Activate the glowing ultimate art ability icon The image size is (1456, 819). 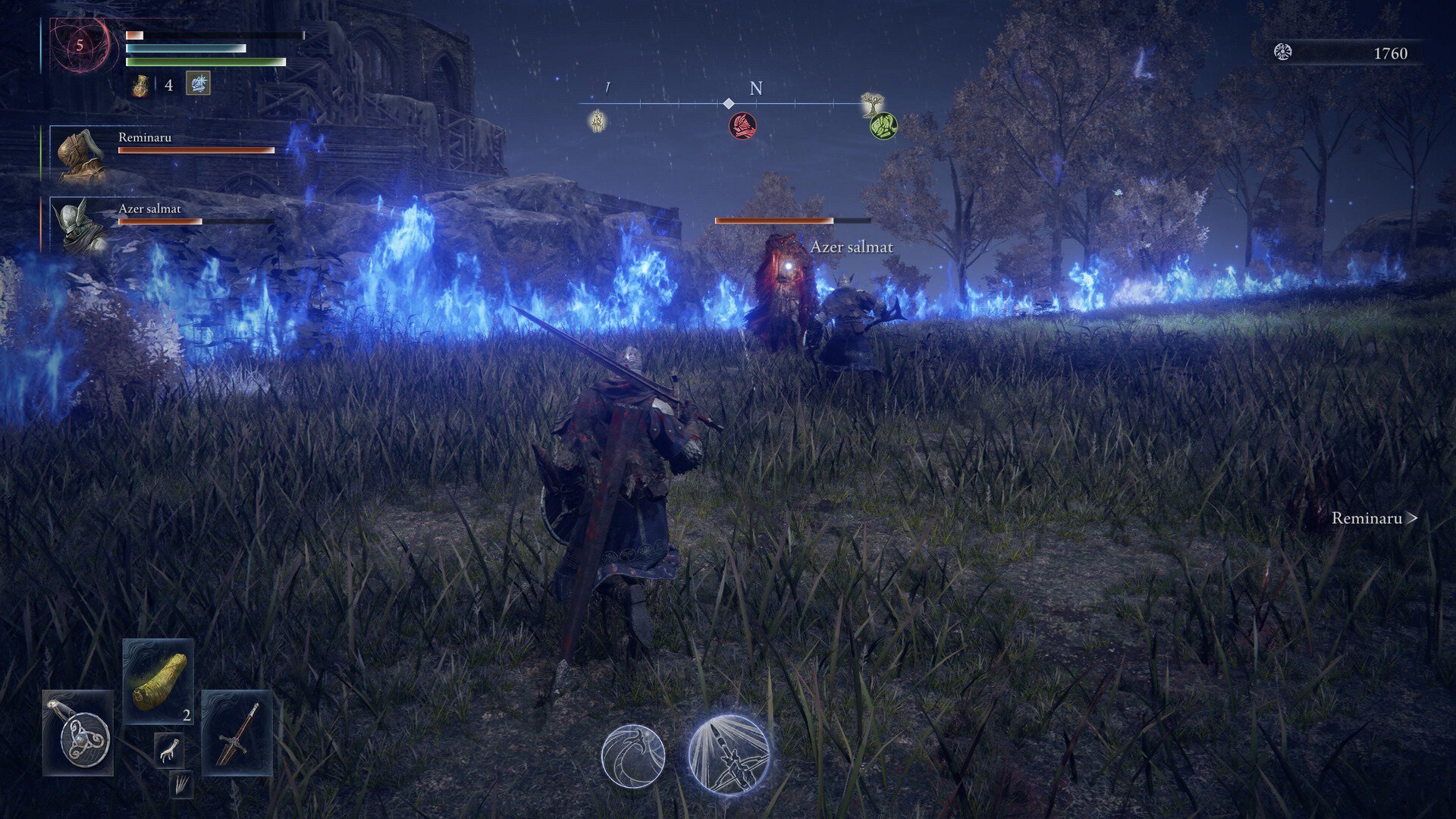coord(729,755)
